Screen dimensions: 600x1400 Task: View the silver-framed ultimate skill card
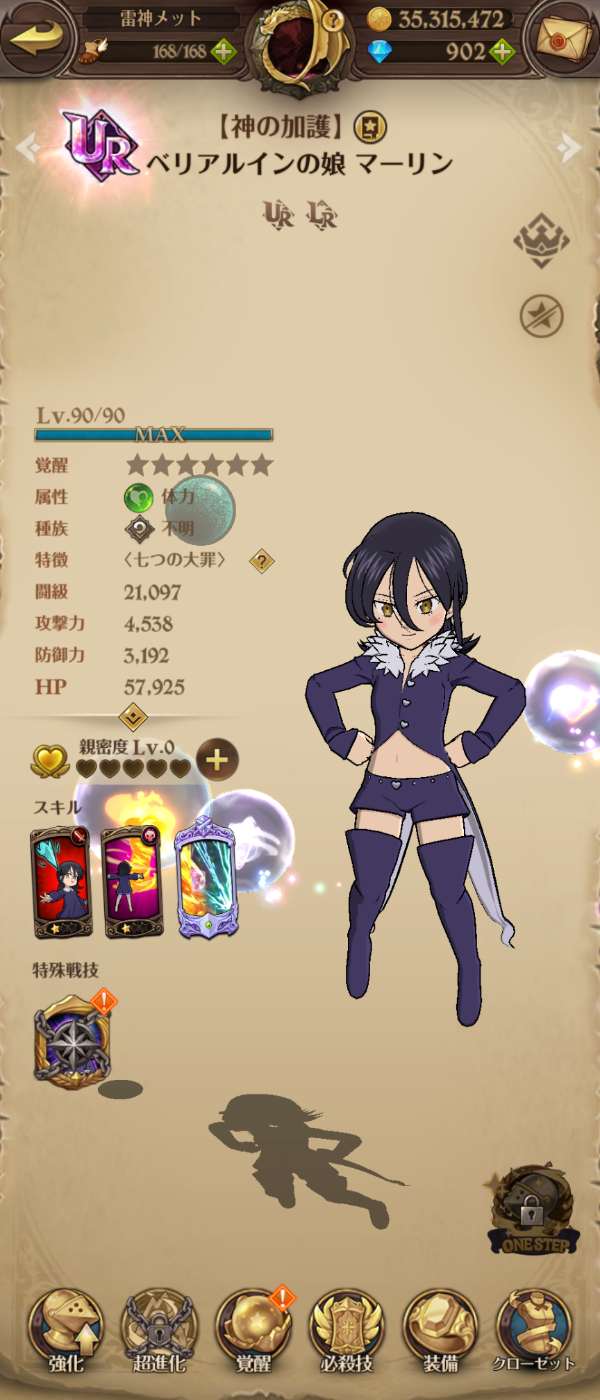click(x=205, y=883)
